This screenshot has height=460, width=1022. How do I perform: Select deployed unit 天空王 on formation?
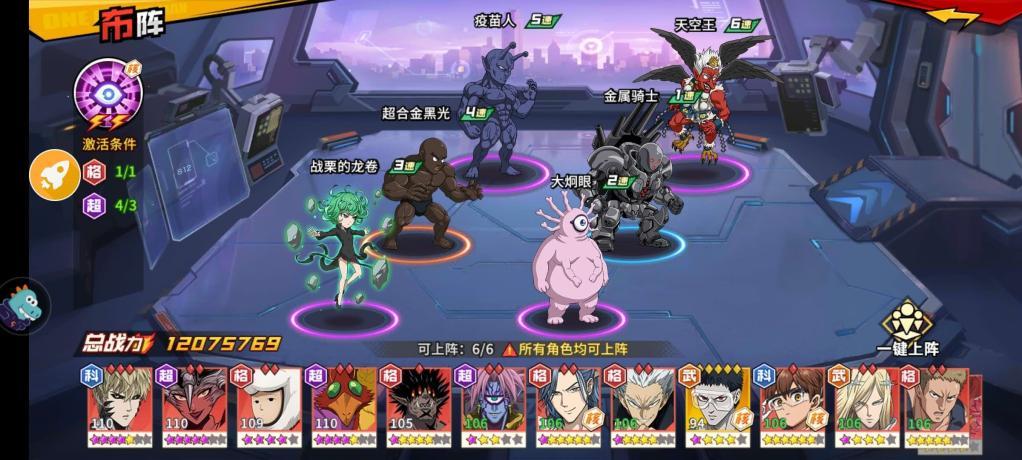point(708,105)
